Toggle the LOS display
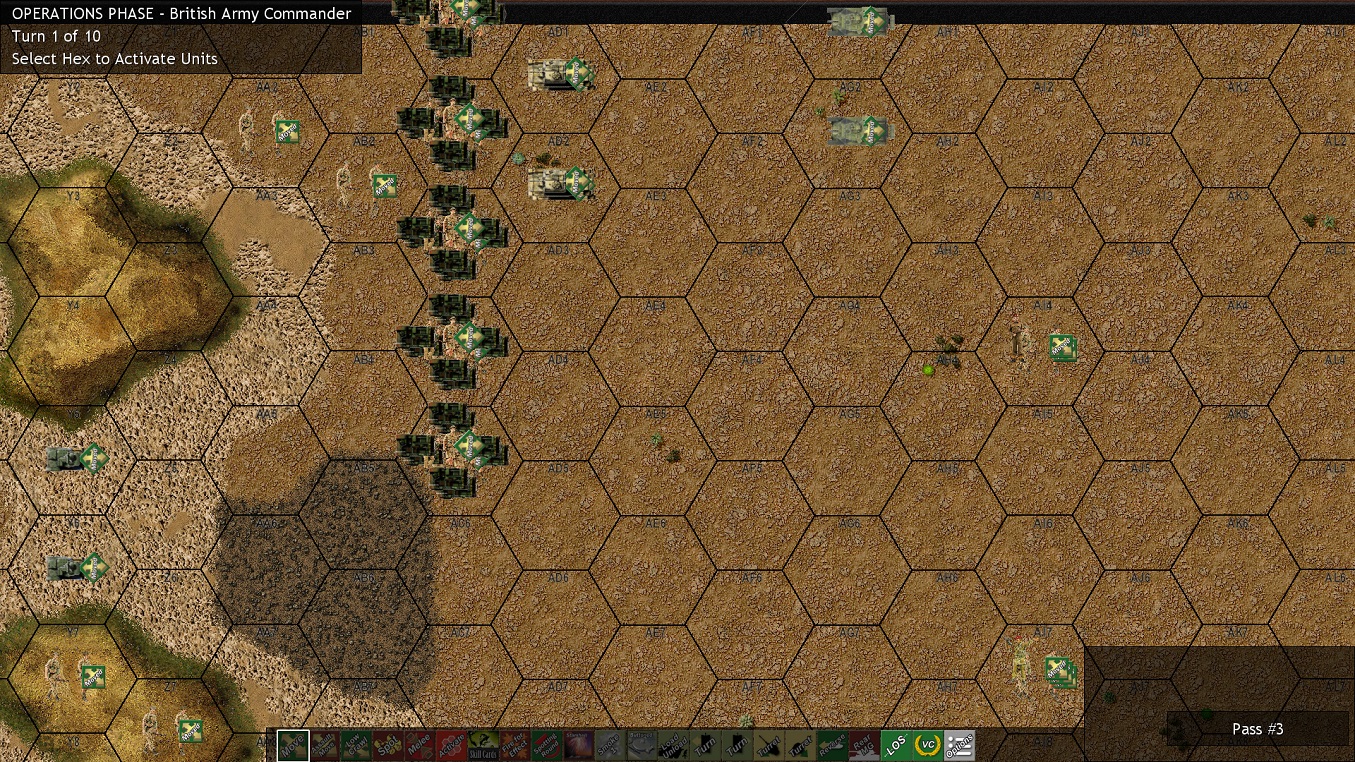This screenshot has width=1355, height=762. (x=896, y=745)
